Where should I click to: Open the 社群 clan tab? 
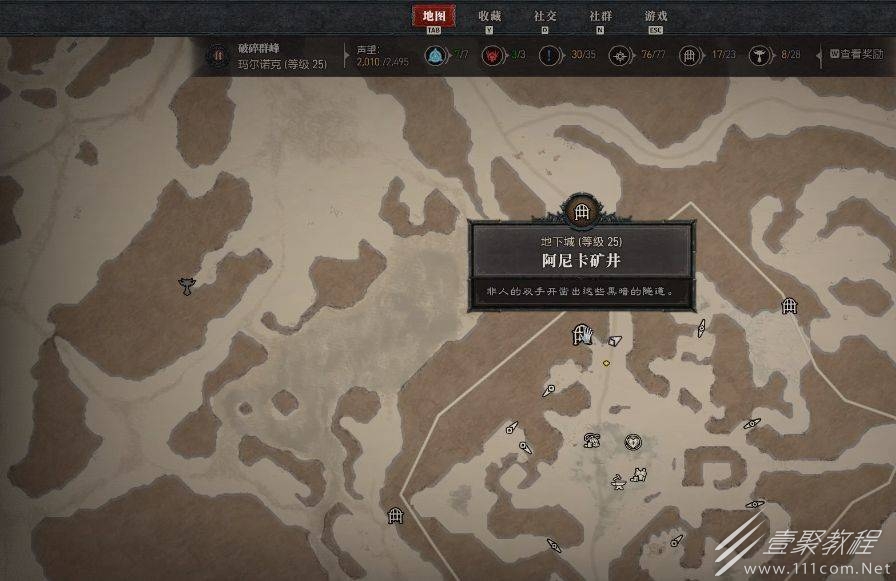(x=600, y=16)
